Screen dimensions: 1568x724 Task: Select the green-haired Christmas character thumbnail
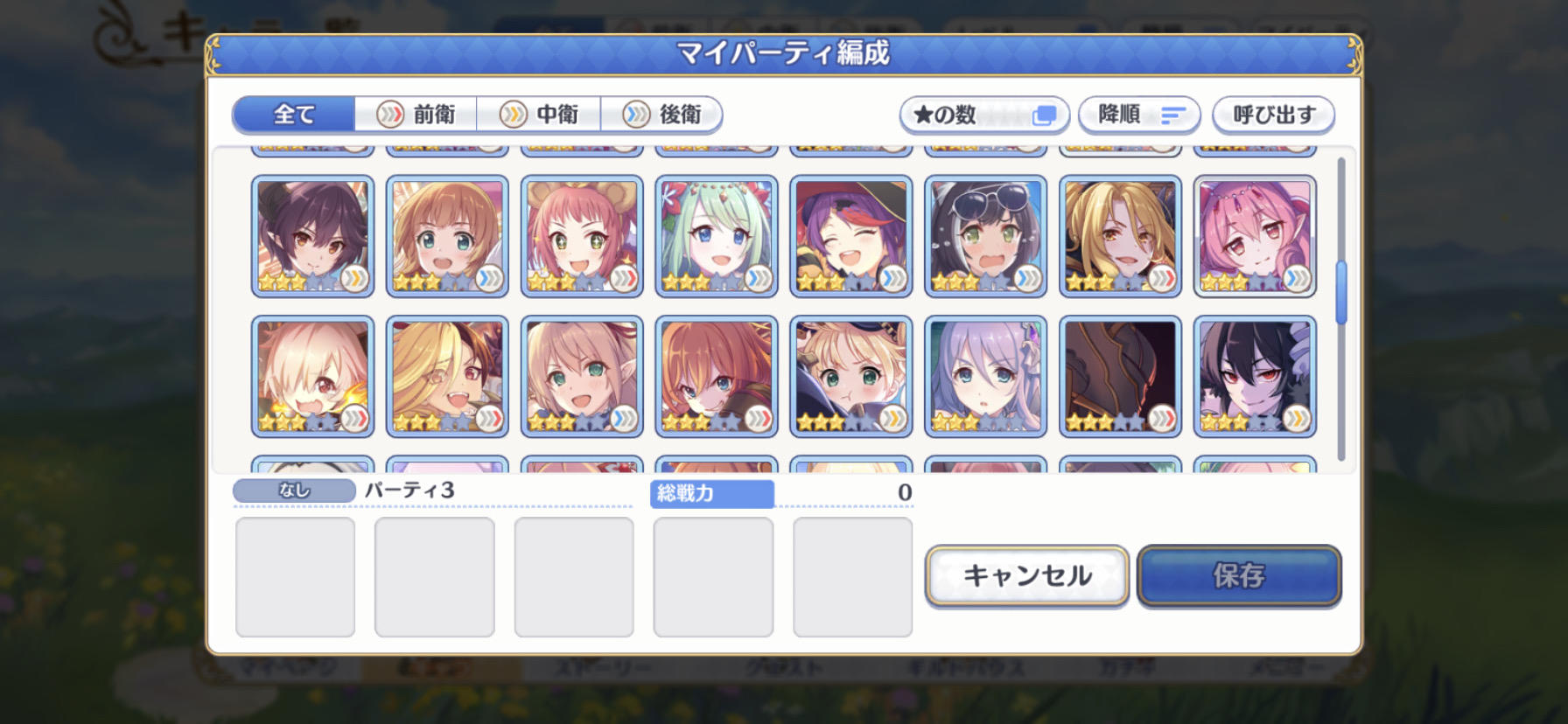[x=716, y=234]
